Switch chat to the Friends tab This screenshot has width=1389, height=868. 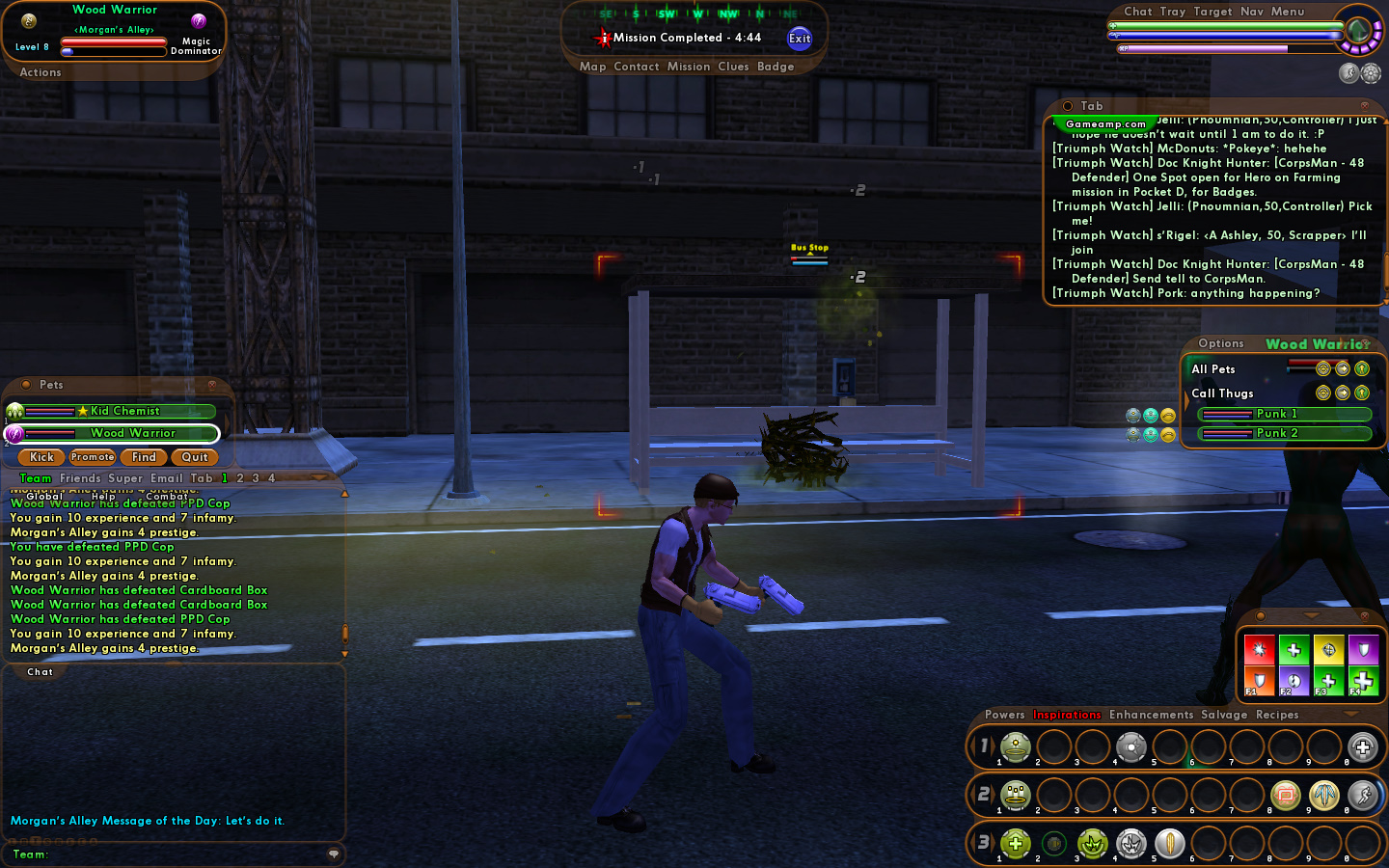click(80, 478)
